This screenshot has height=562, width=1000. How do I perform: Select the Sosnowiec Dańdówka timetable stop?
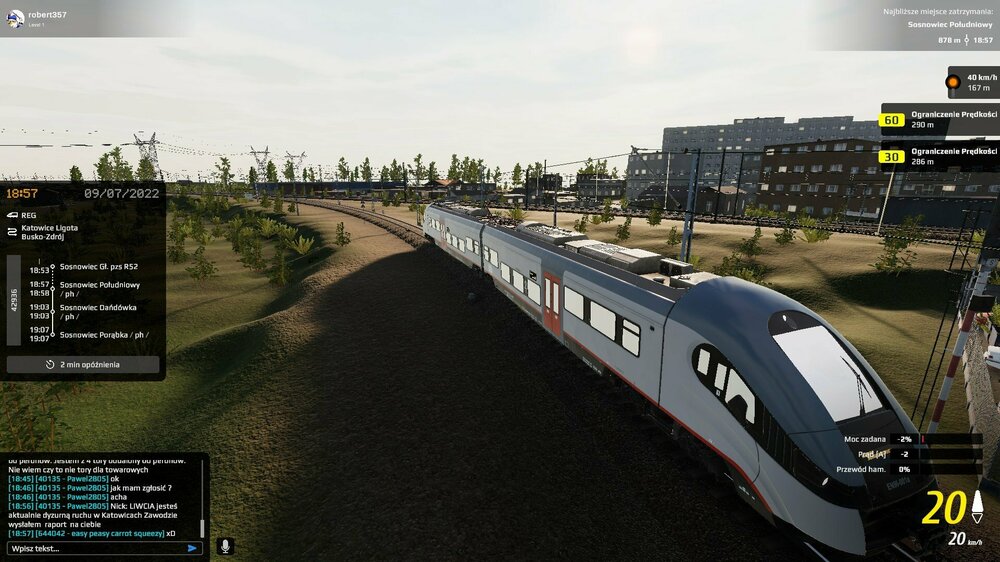[100, 311]
